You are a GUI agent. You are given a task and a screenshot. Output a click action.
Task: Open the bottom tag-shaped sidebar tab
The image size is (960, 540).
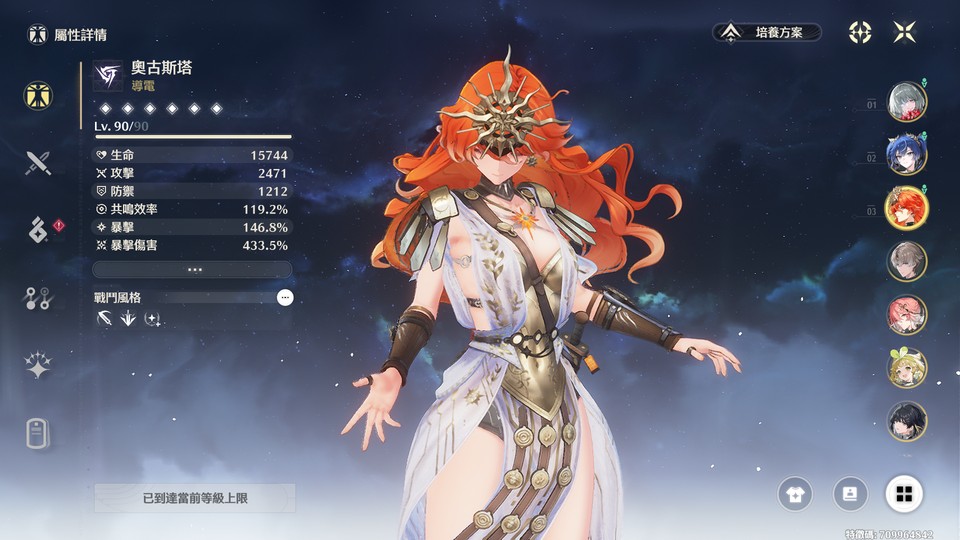[38, 433]
